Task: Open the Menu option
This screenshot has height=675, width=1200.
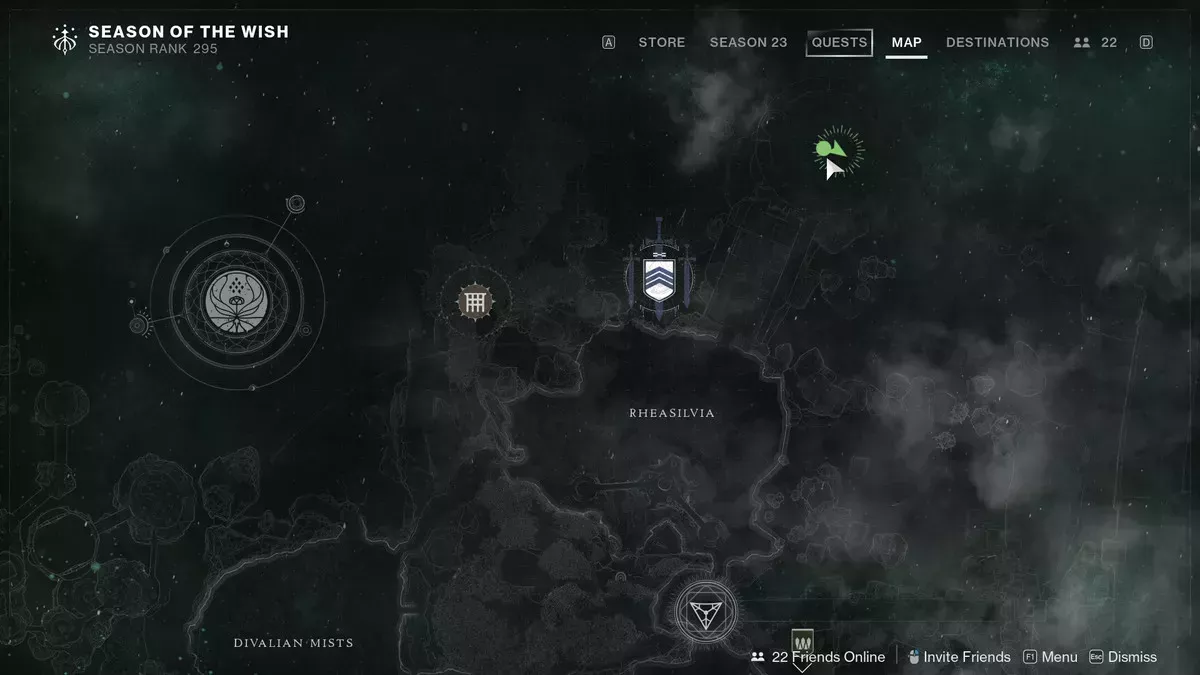Action: (1050, 657)
